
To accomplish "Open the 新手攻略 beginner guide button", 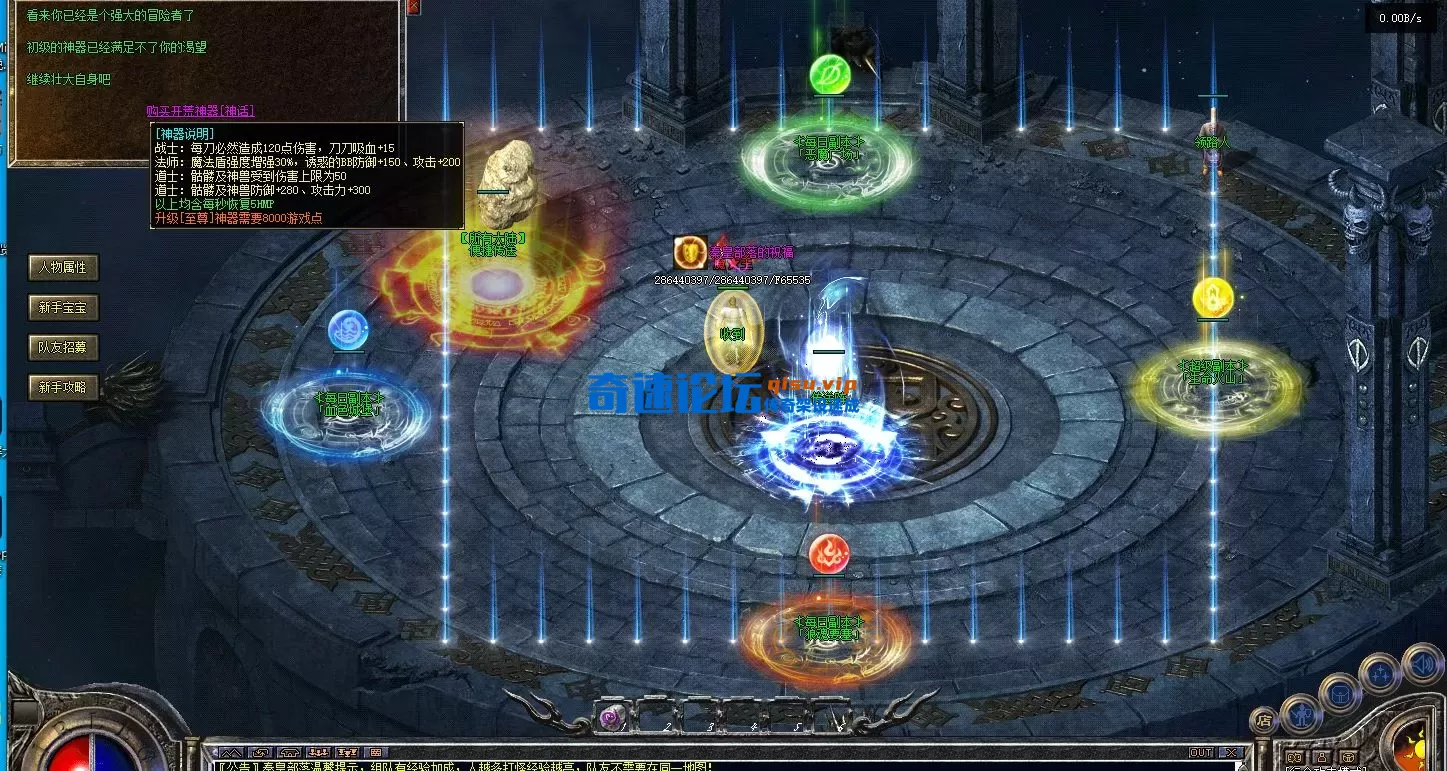I will (63, 387).
